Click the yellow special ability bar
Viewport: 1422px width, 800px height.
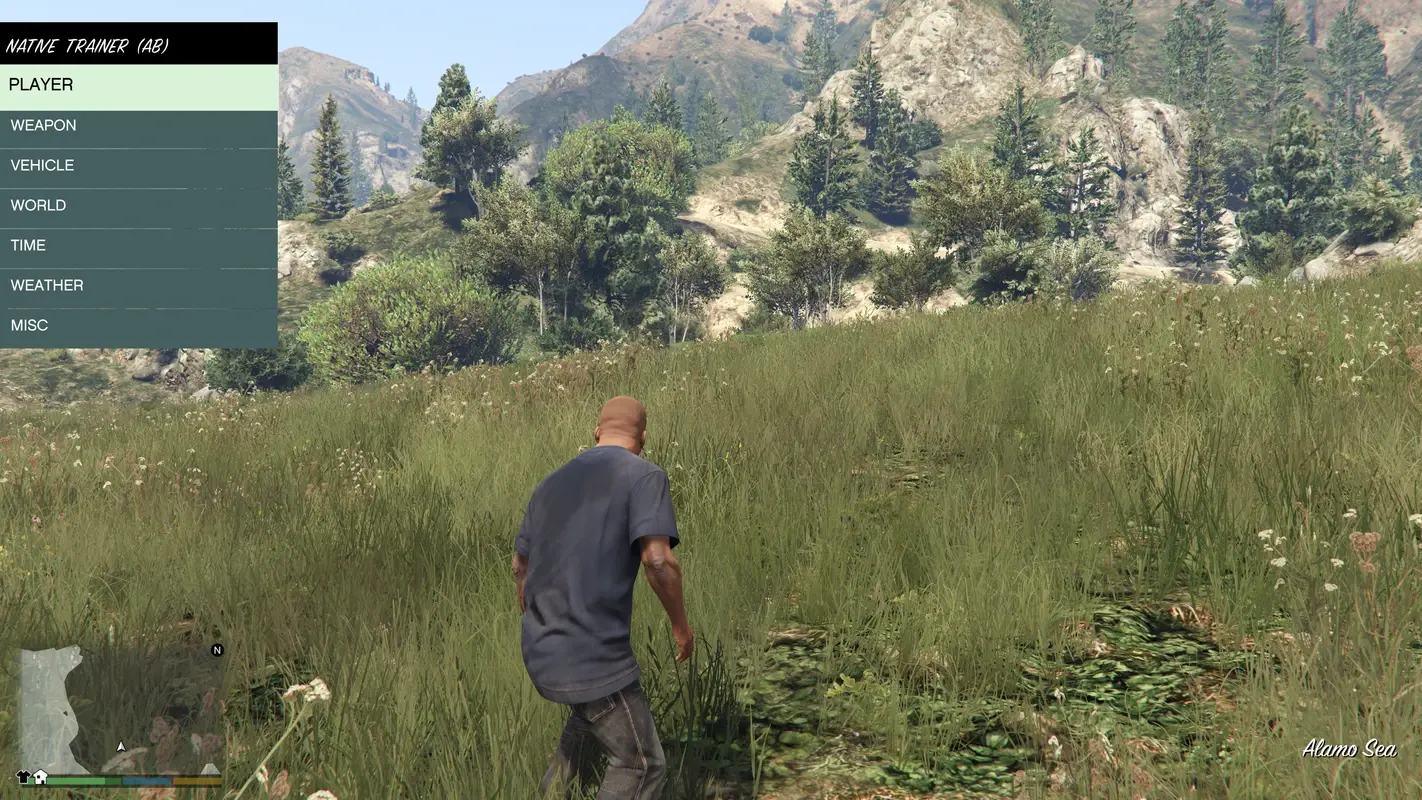196,780
